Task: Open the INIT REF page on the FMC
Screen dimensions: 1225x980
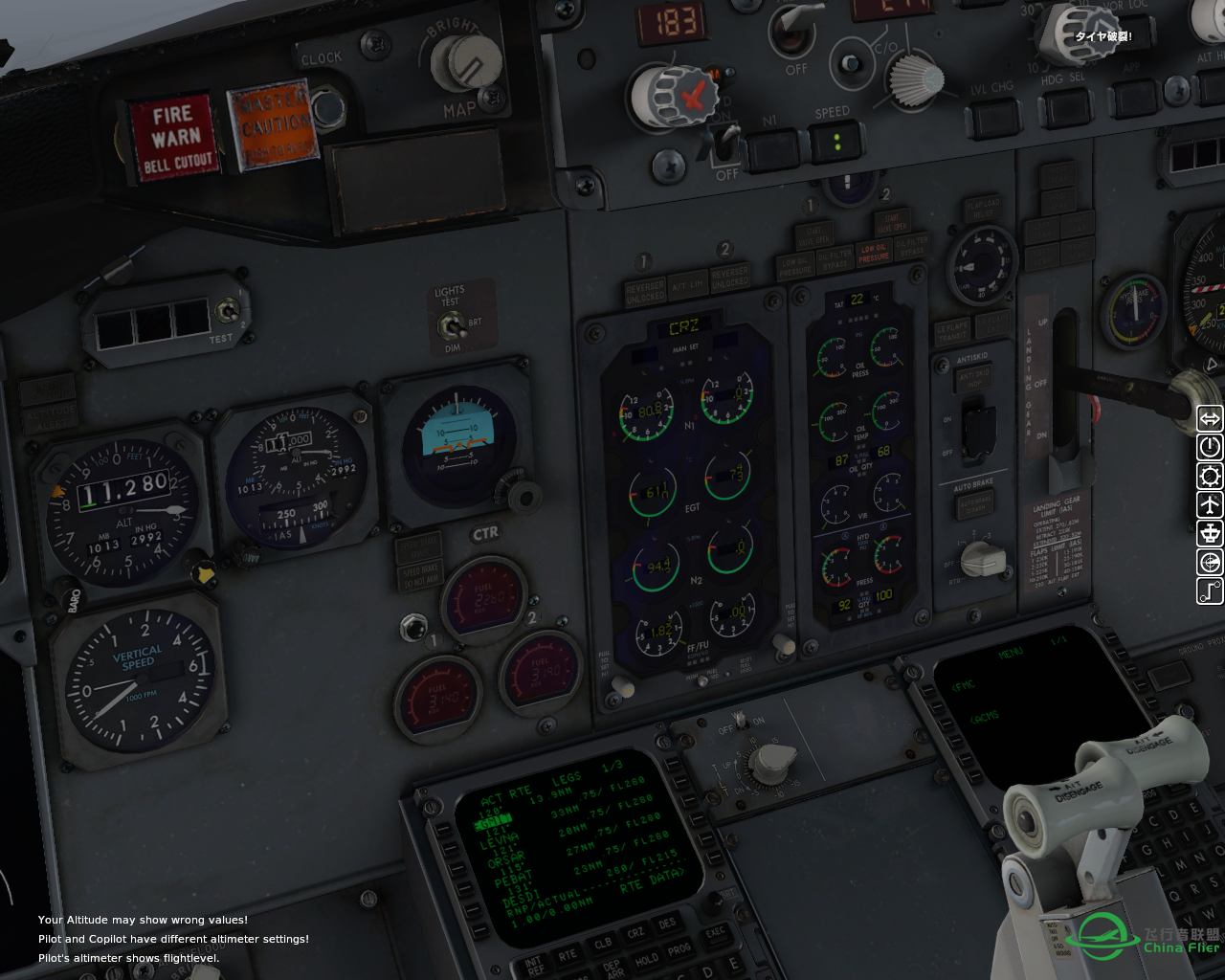Action: pos(533,965)
